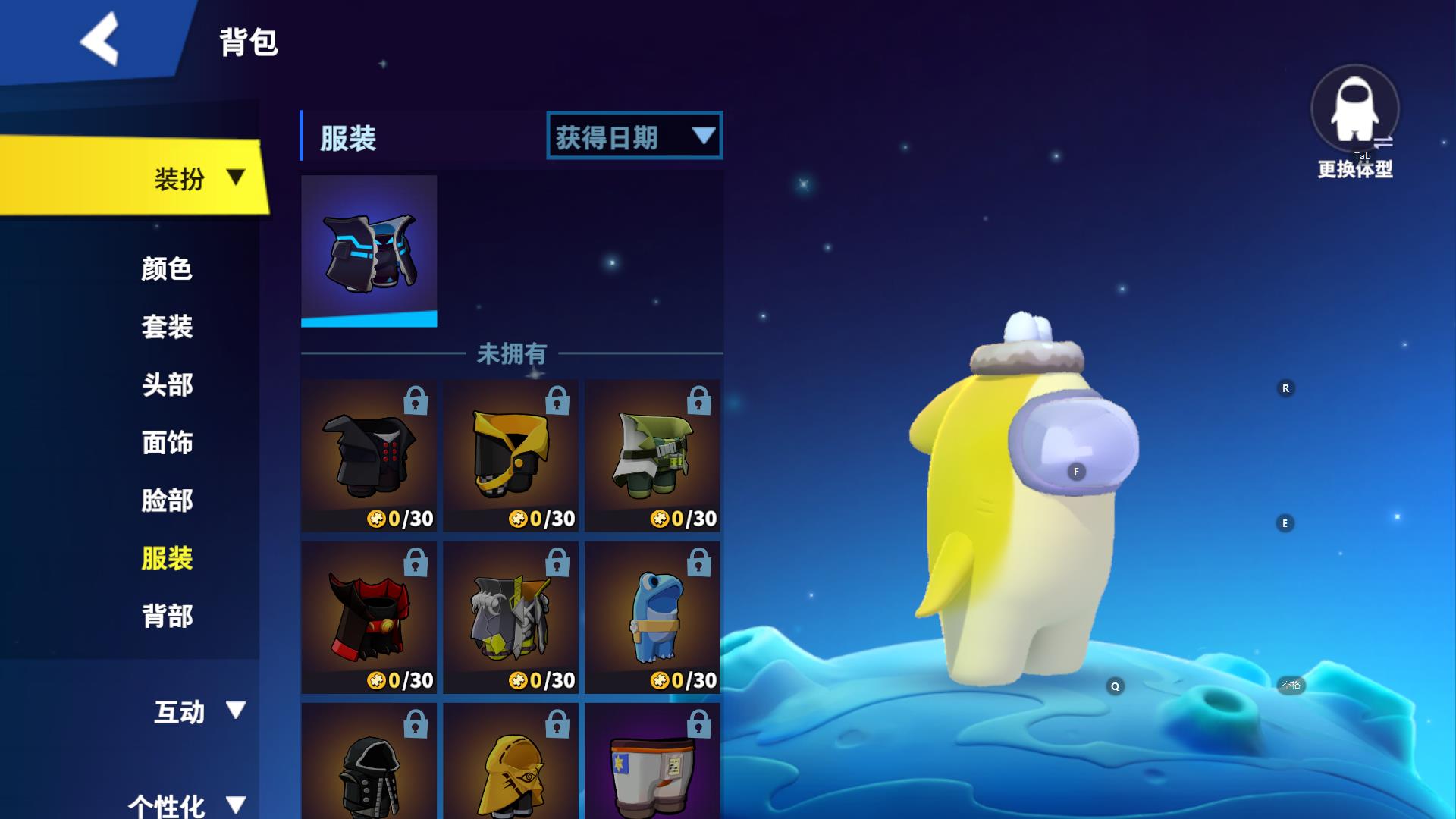The image size is (1456, 819).
Task: Collapse the 装扮 category header
Action: coord(199,179)
